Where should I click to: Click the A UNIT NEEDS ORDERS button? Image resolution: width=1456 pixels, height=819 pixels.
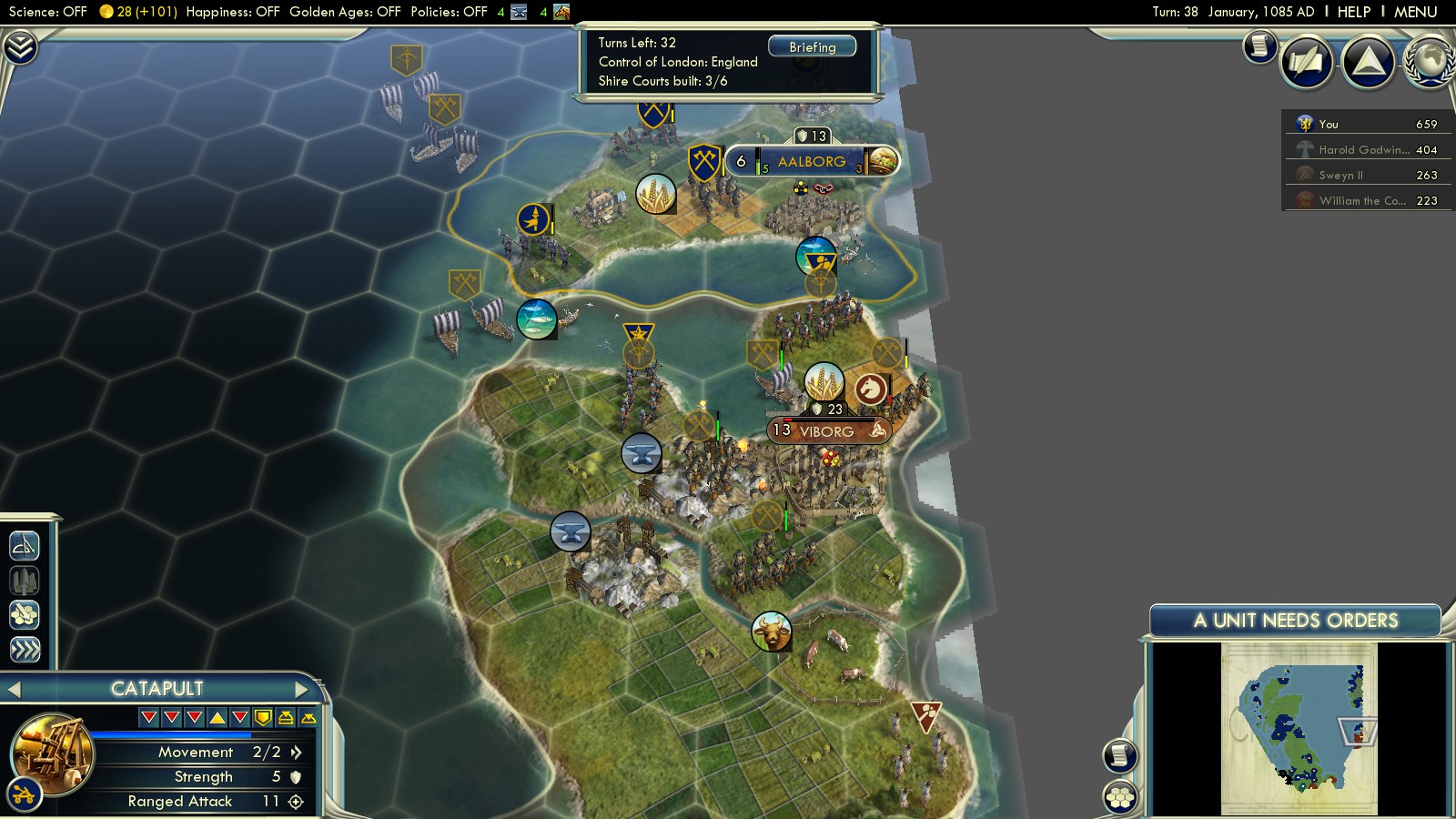[x=1295, y=621]
